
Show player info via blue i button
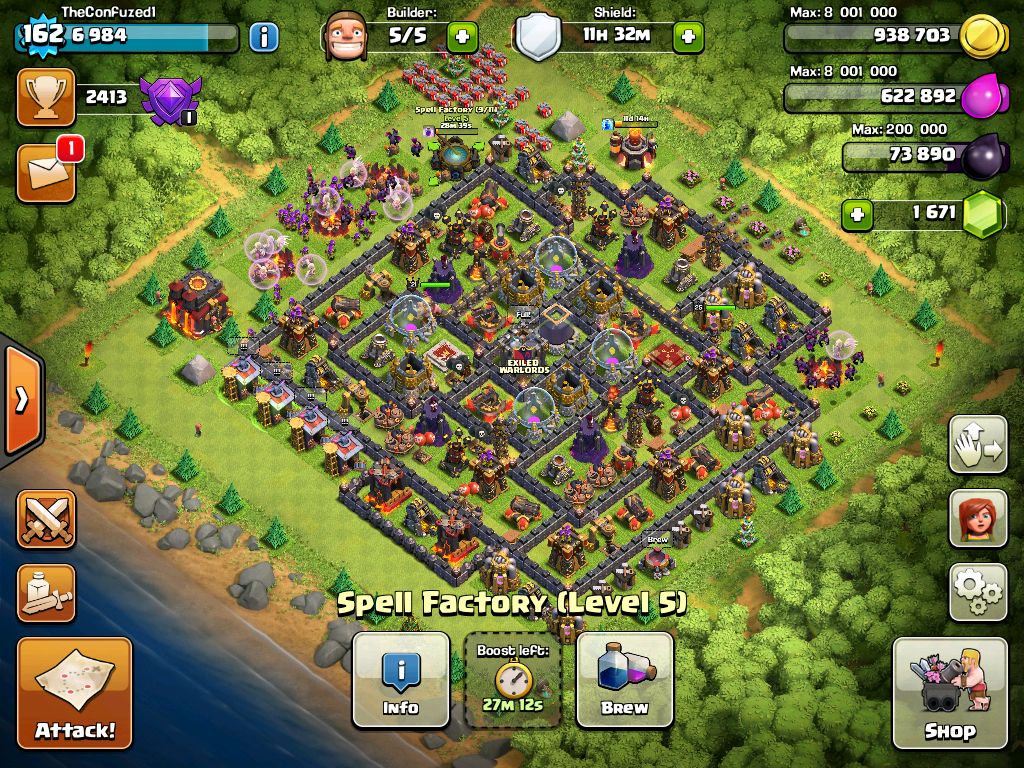[x=263, y=38]
